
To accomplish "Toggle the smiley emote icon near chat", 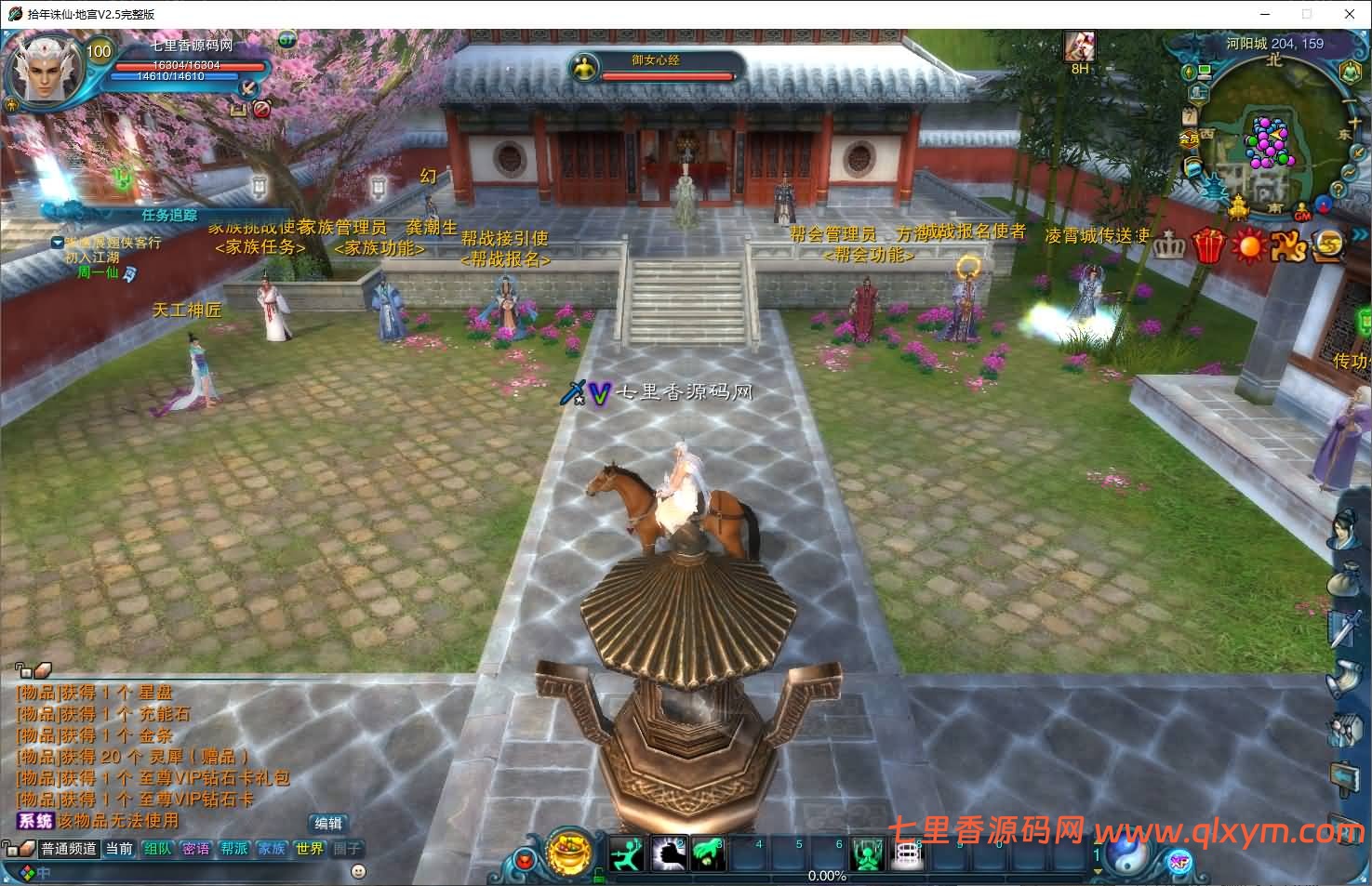I will coord(356,872).
